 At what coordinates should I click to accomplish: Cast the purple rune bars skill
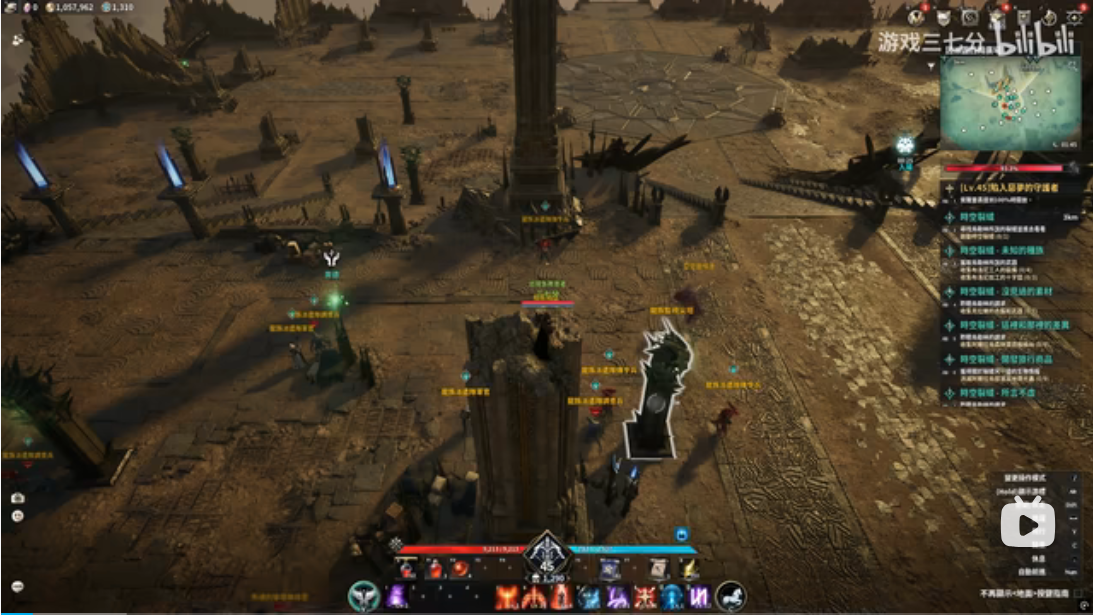pos(699,597)
